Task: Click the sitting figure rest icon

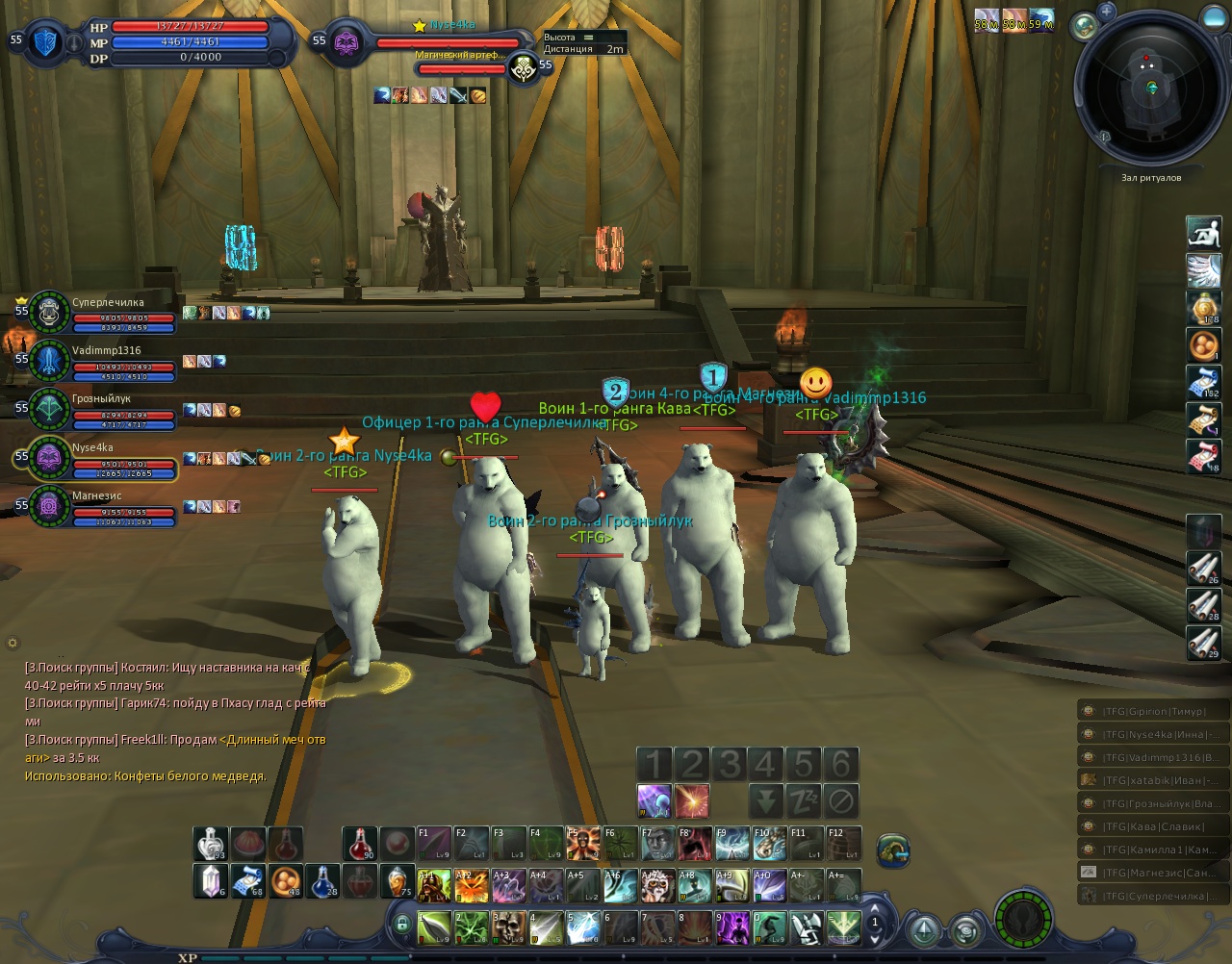Action: 1203,234
